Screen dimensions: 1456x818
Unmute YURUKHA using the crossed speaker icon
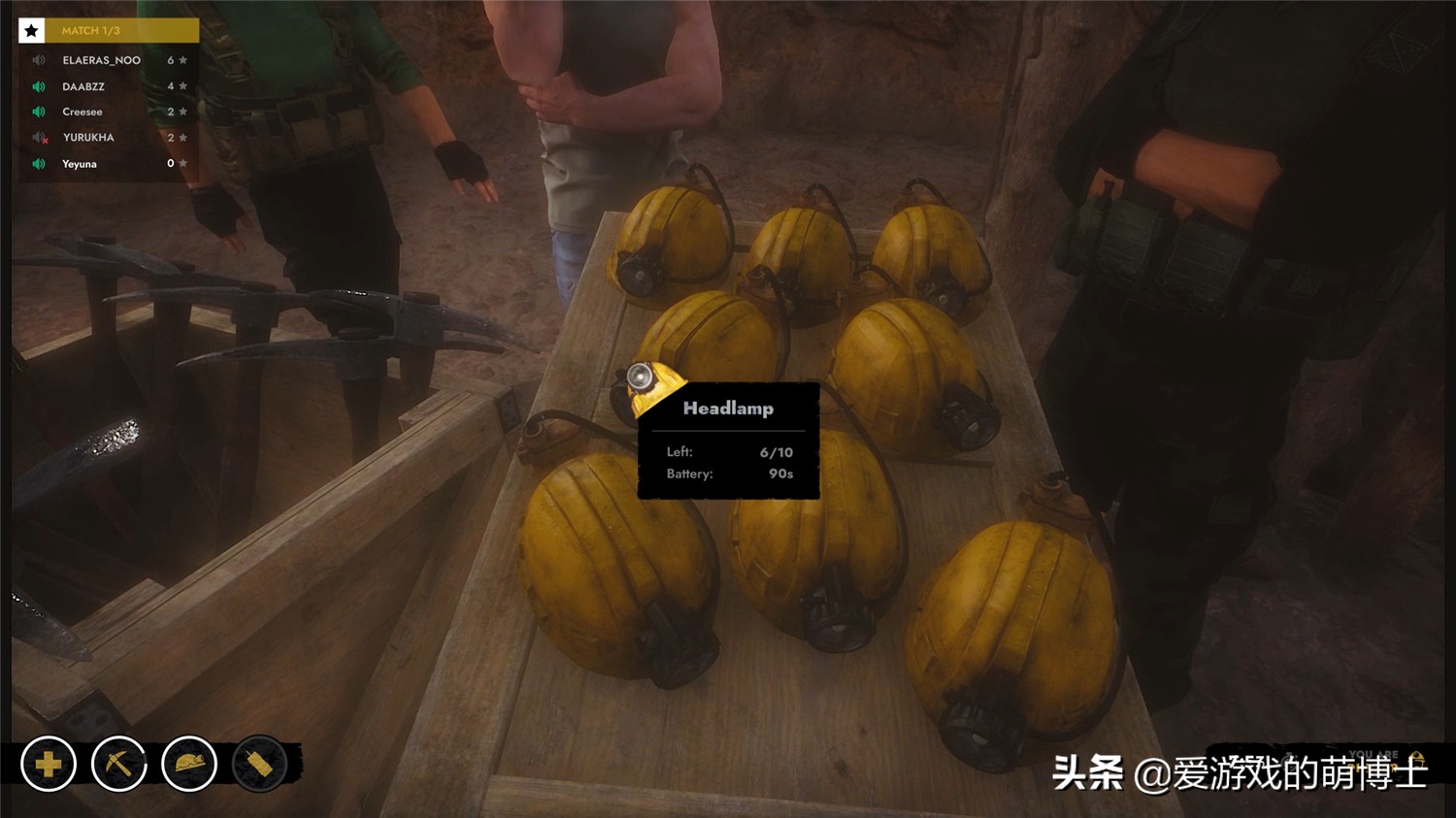point(40,138)
